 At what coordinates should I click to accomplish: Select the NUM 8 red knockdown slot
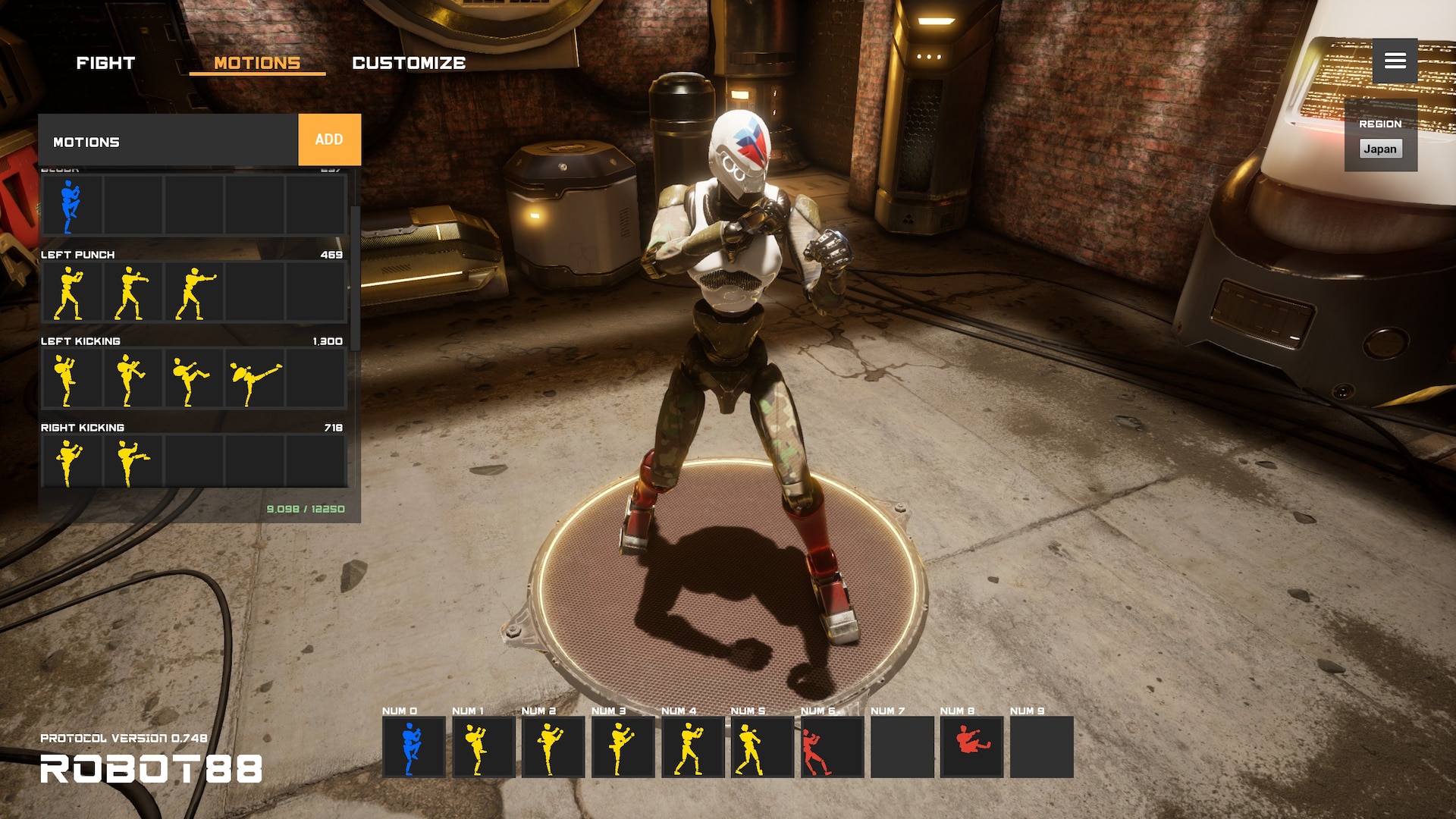pyautogui.click(x=971, y=747)
